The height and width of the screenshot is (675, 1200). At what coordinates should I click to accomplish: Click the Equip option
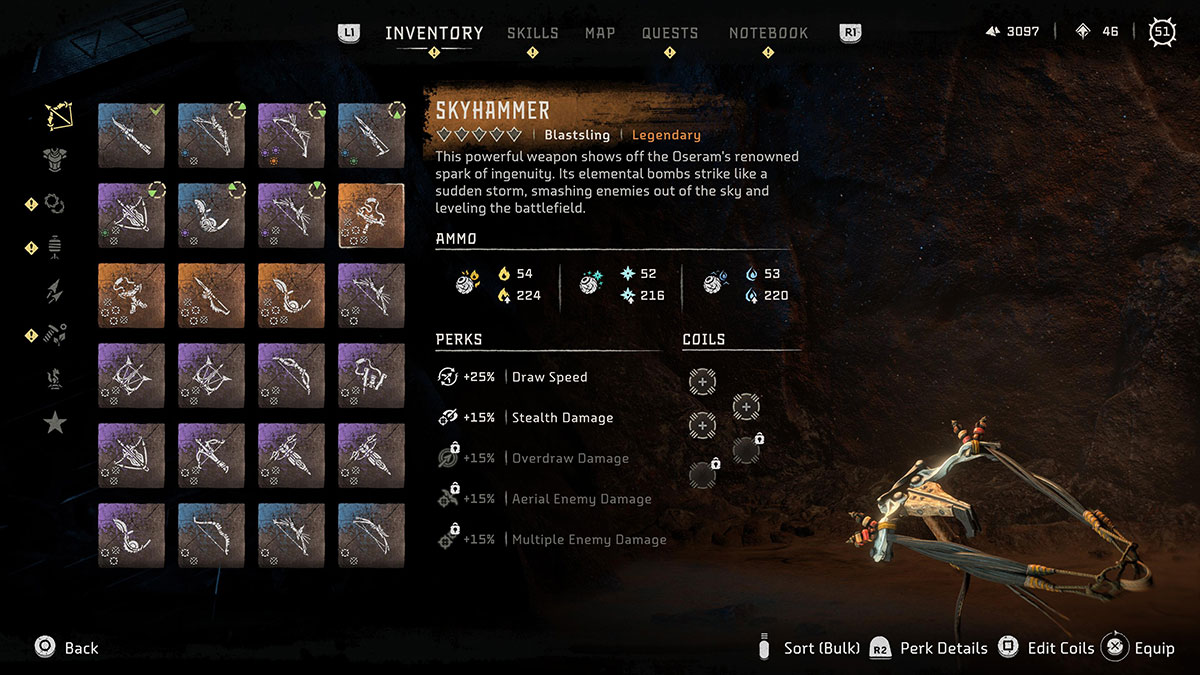1140,648
